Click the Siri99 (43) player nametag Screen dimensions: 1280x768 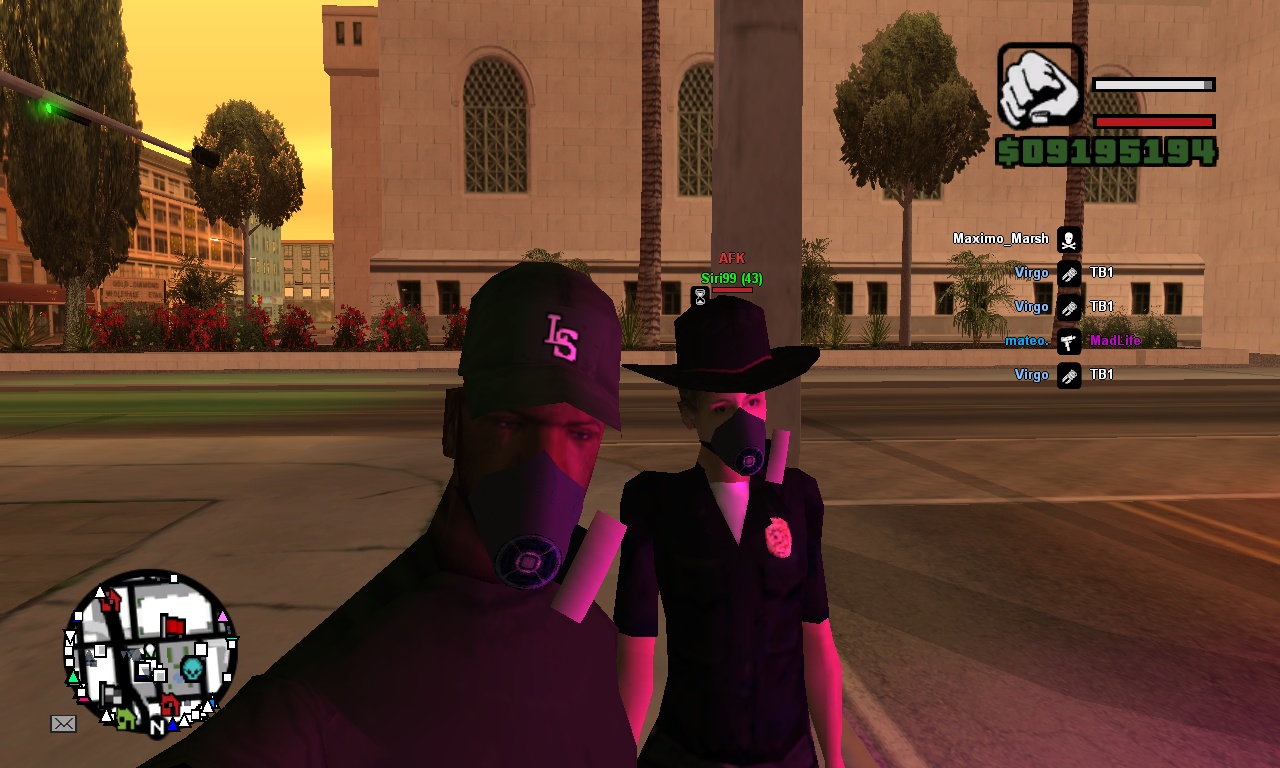pyautogui.click(x=731, y=278)
